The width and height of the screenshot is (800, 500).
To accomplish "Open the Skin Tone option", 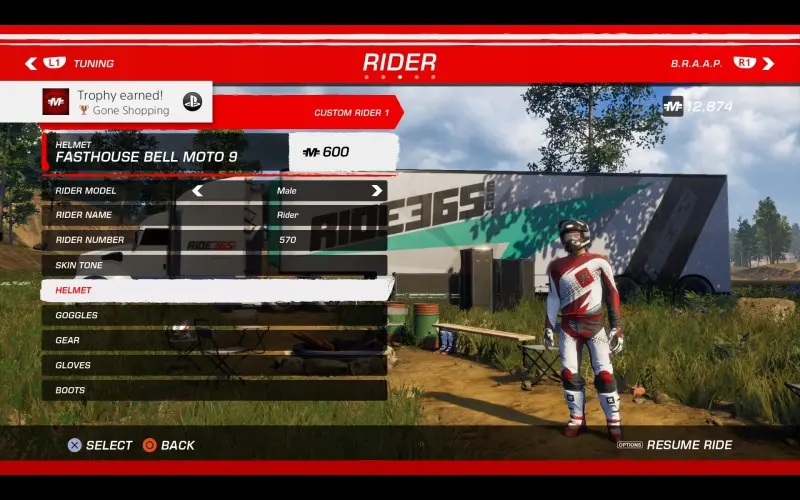I will pyautogui.click(x=213, y=265).
